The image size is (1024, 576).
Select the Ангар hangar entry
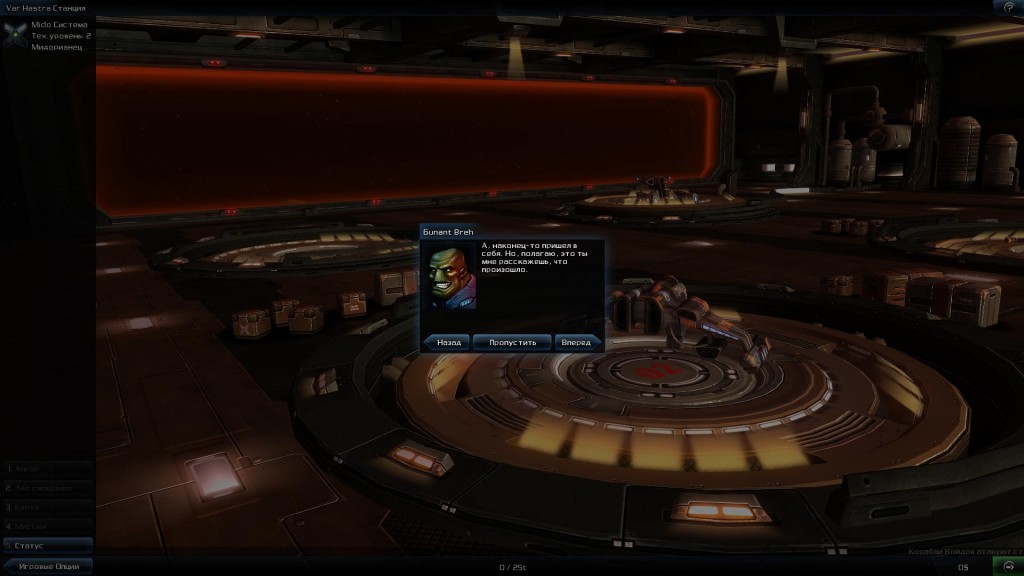pyautogui.click(x=47, y=468)
